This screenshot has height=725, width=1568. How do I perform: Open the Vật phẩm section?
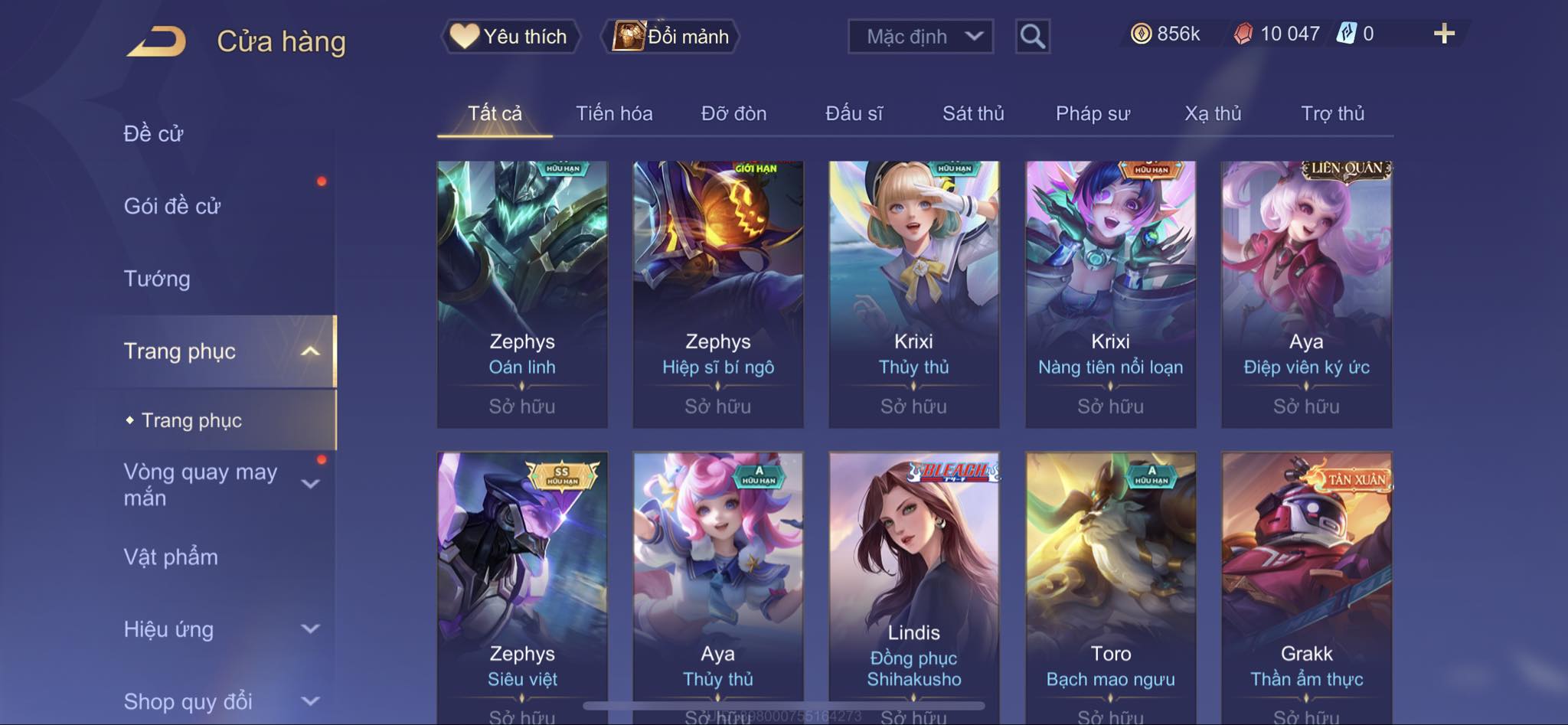(x=171, y=557)
